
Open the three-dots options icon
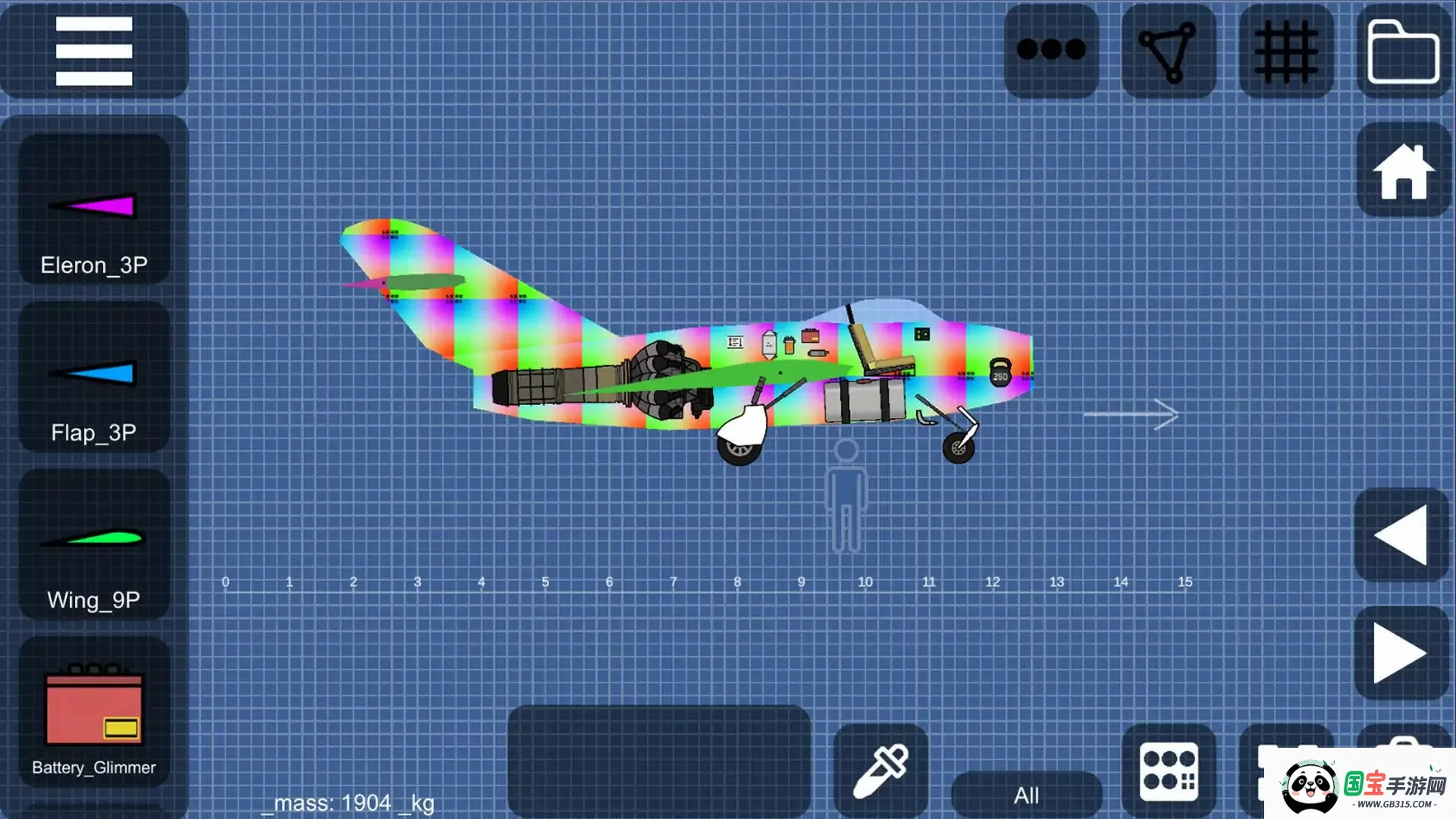coord(1051,49)
